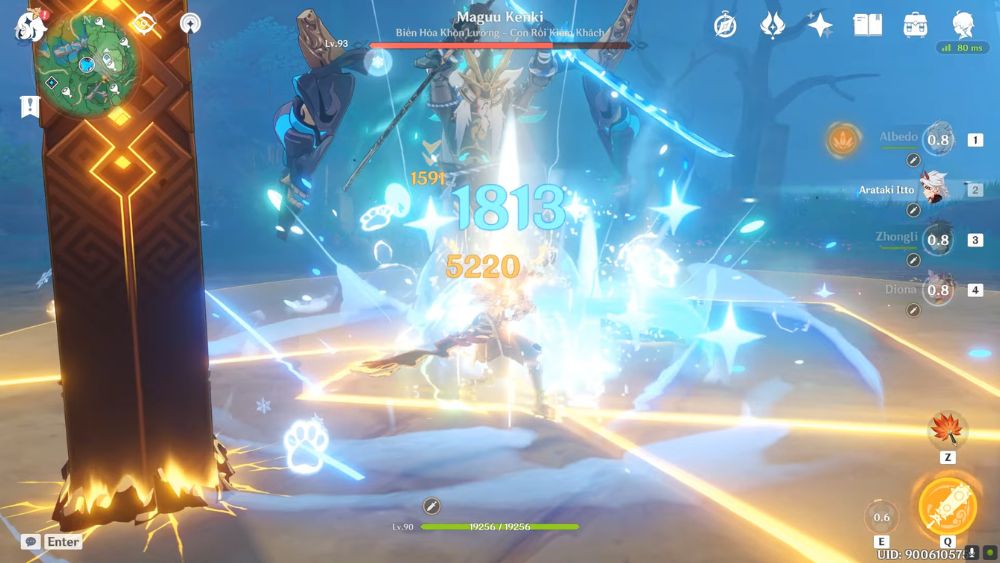Open the Character screen head icon
This screenshot has width=1000, height=563.
tap(962, 26)
